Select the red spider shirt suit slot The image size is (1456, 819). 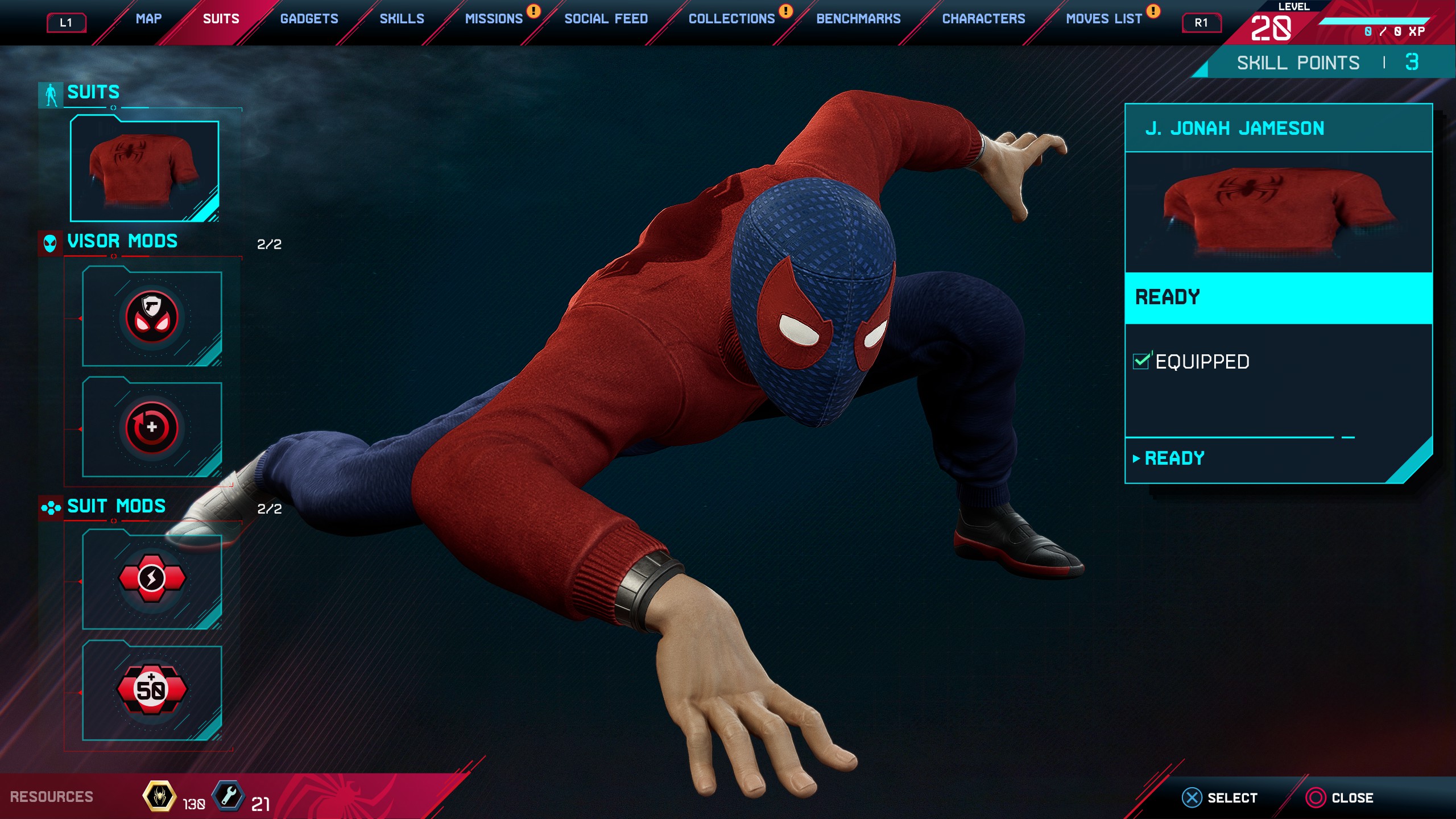click(144, 169)
